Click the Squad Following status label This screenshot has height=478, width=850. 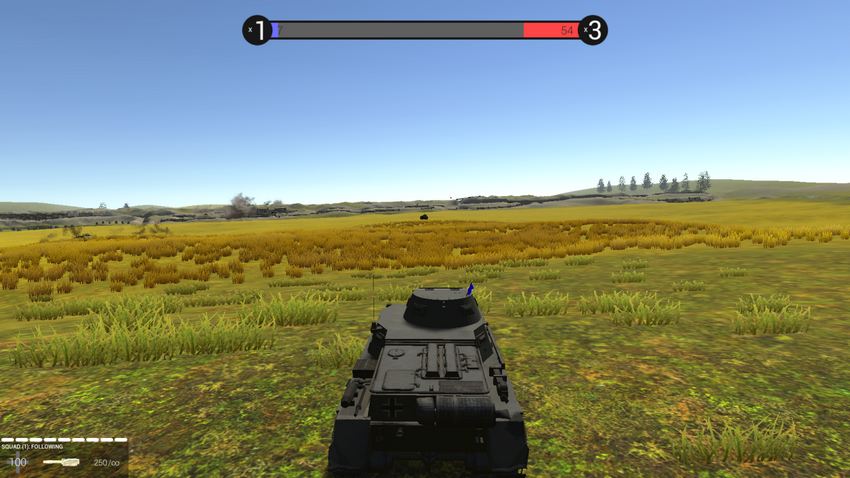click(32, 447)
